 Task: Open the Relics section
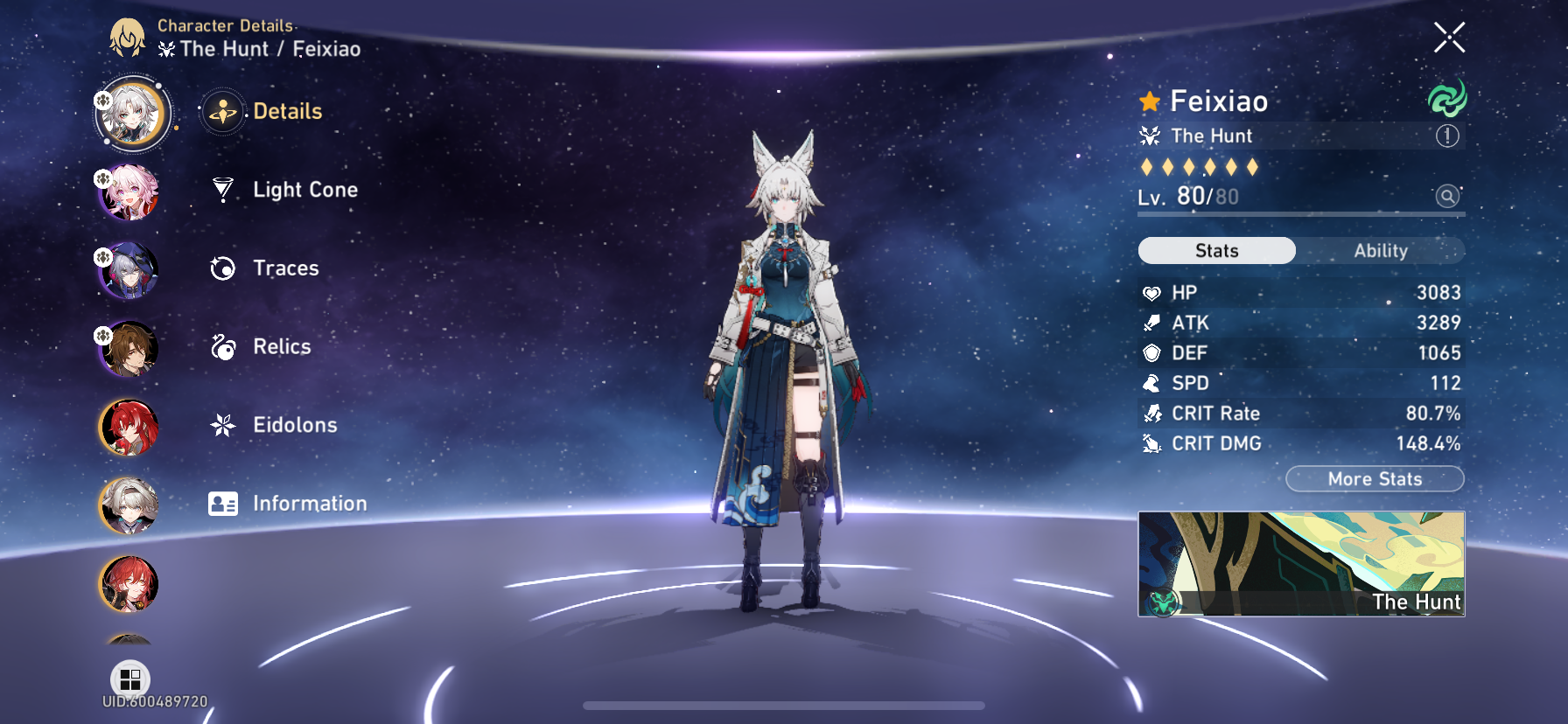[281, 346]
